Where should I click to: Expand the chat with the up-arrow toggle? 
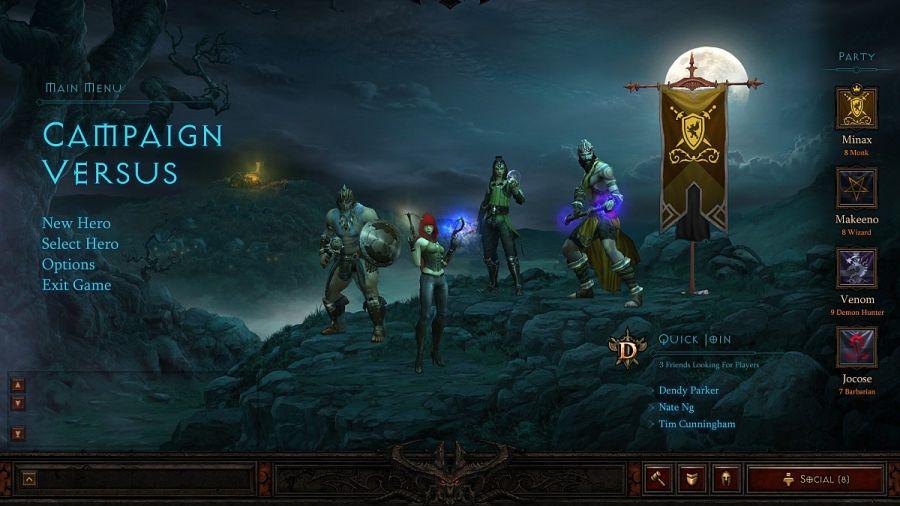coord(28,479)
